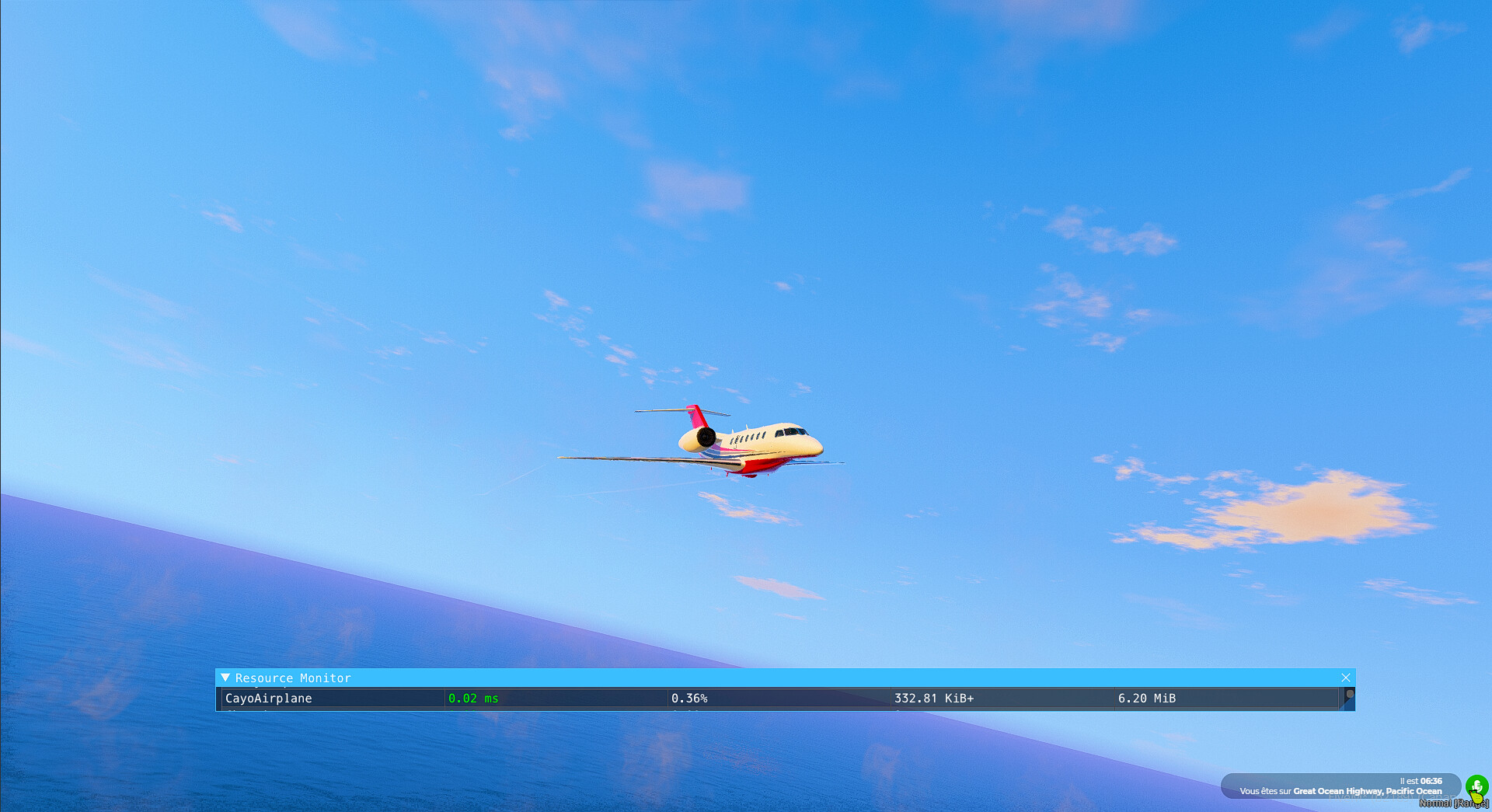Screen dimensions: 1492x812
Task: Click the Resource Monitor scrollbar thumb
Action: pos(1350,695)
